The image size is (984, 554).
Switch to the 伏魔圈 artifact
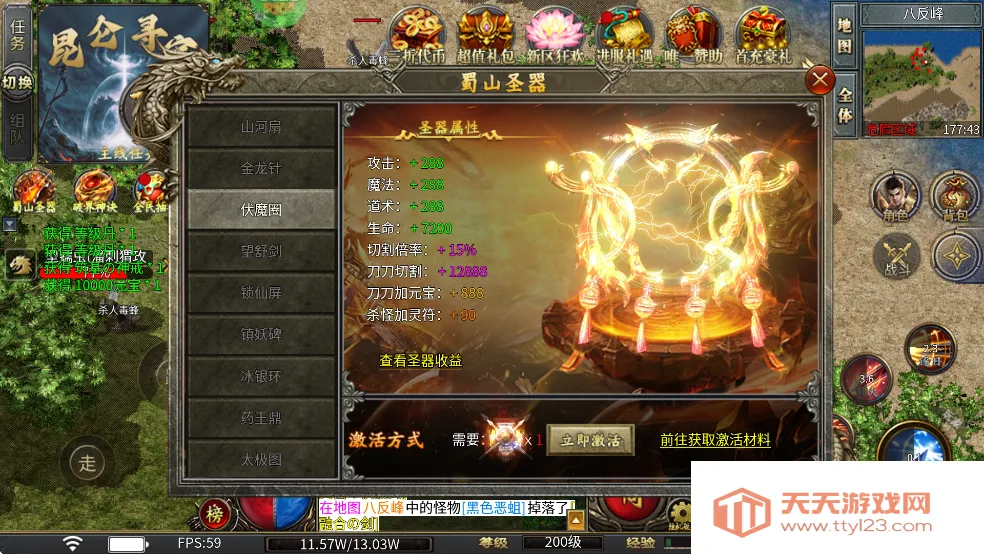pyautogui.click(x=261, y=210)
